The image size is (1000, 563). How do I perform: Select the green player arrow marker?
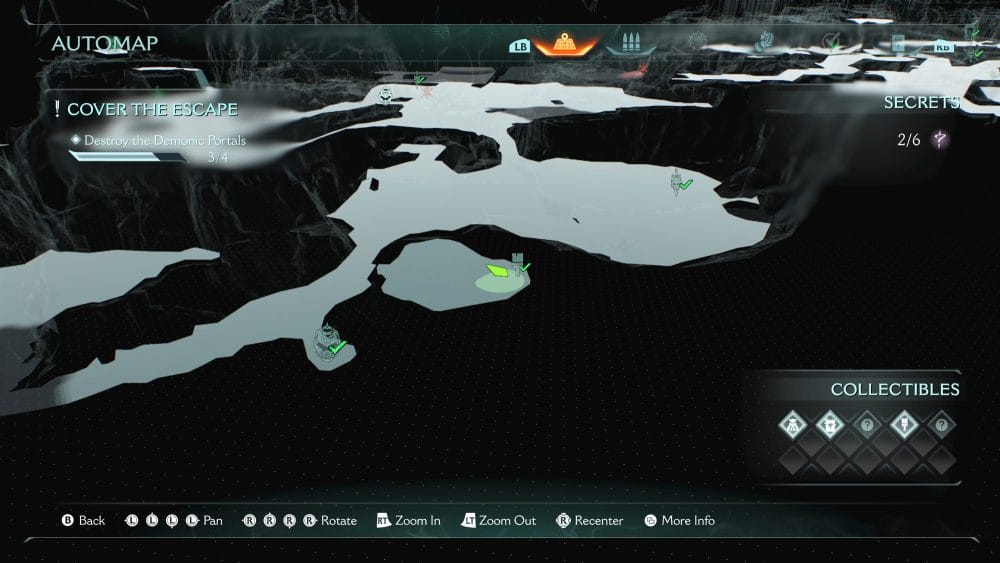[x=498, y=270]
